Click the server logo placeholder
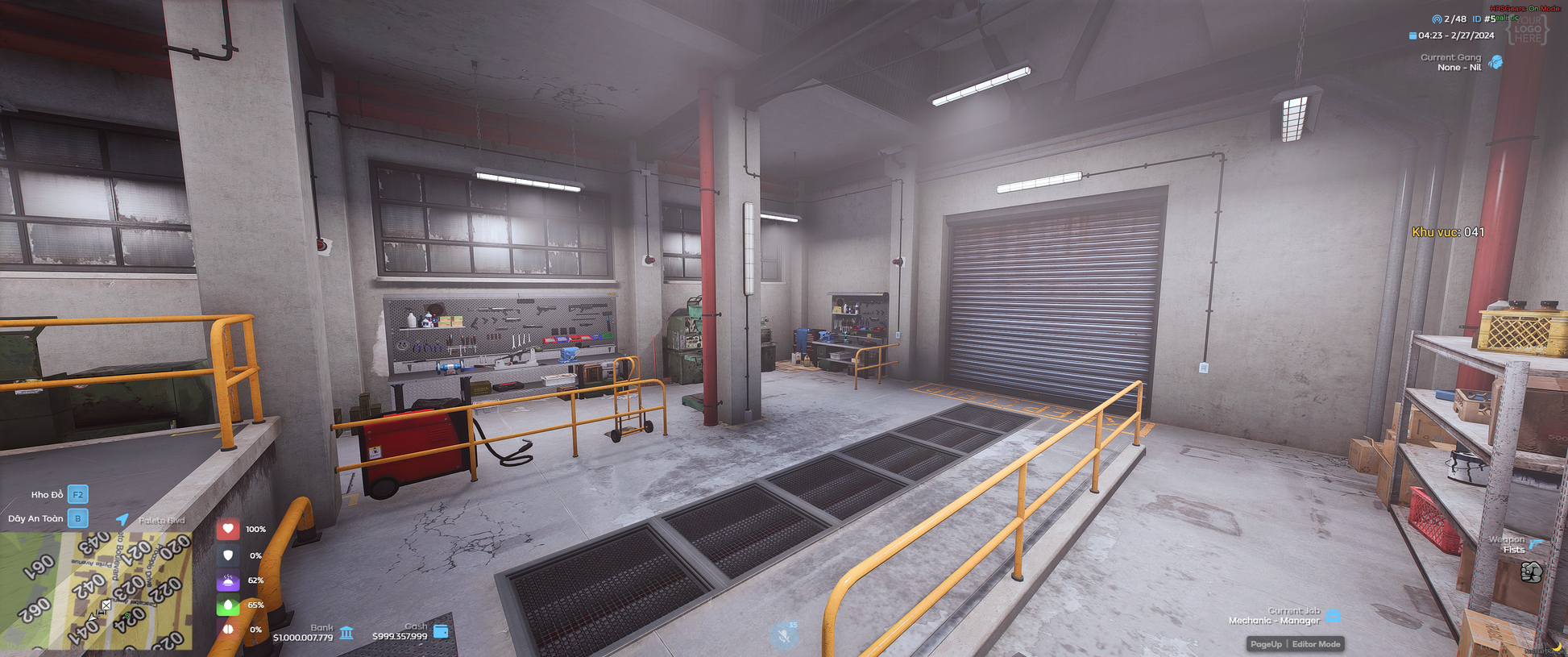The image size is (1568, 657). [x=1527, y=30]
